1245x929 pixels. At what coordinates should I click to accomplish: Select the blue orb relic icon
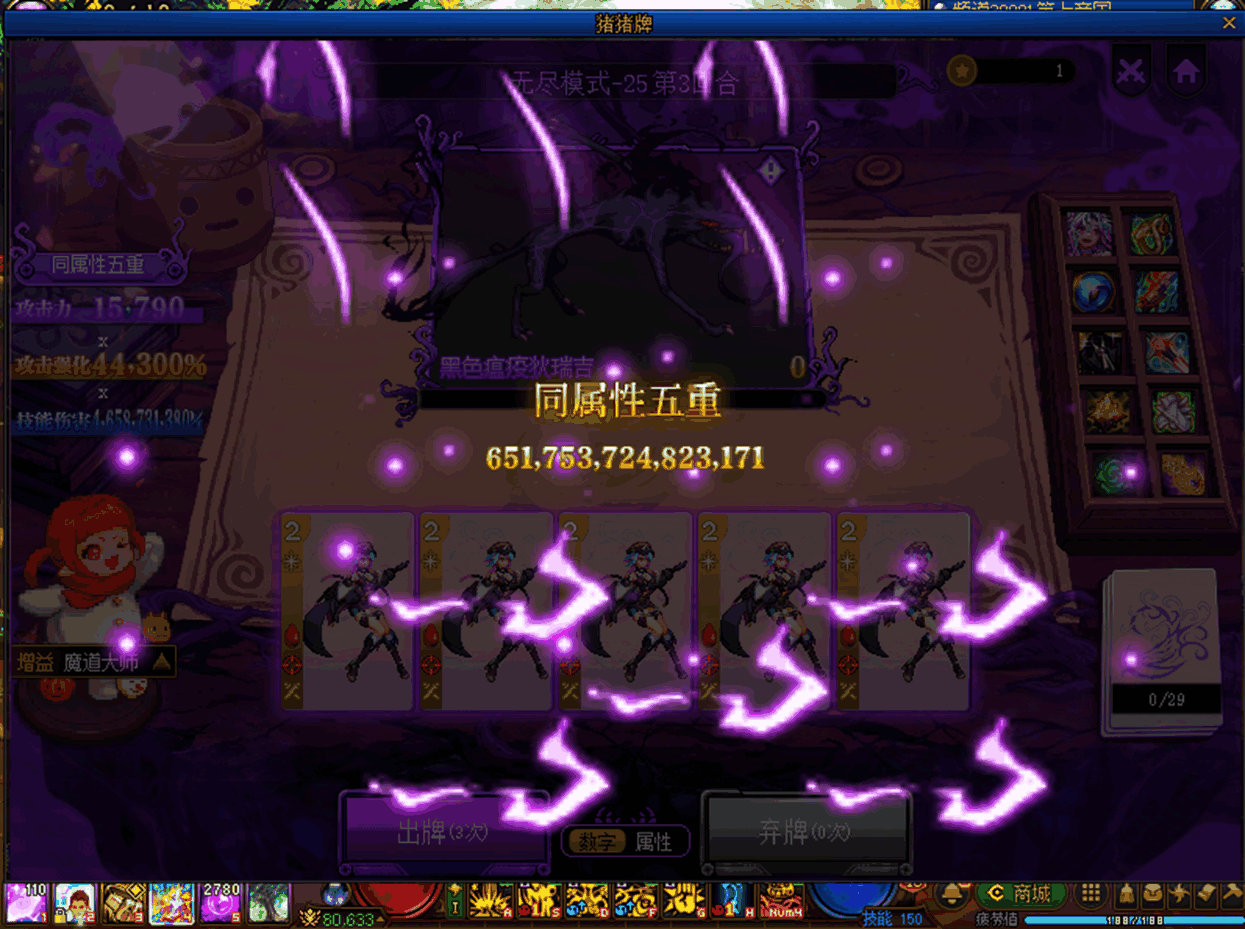tap(1092, 292)
